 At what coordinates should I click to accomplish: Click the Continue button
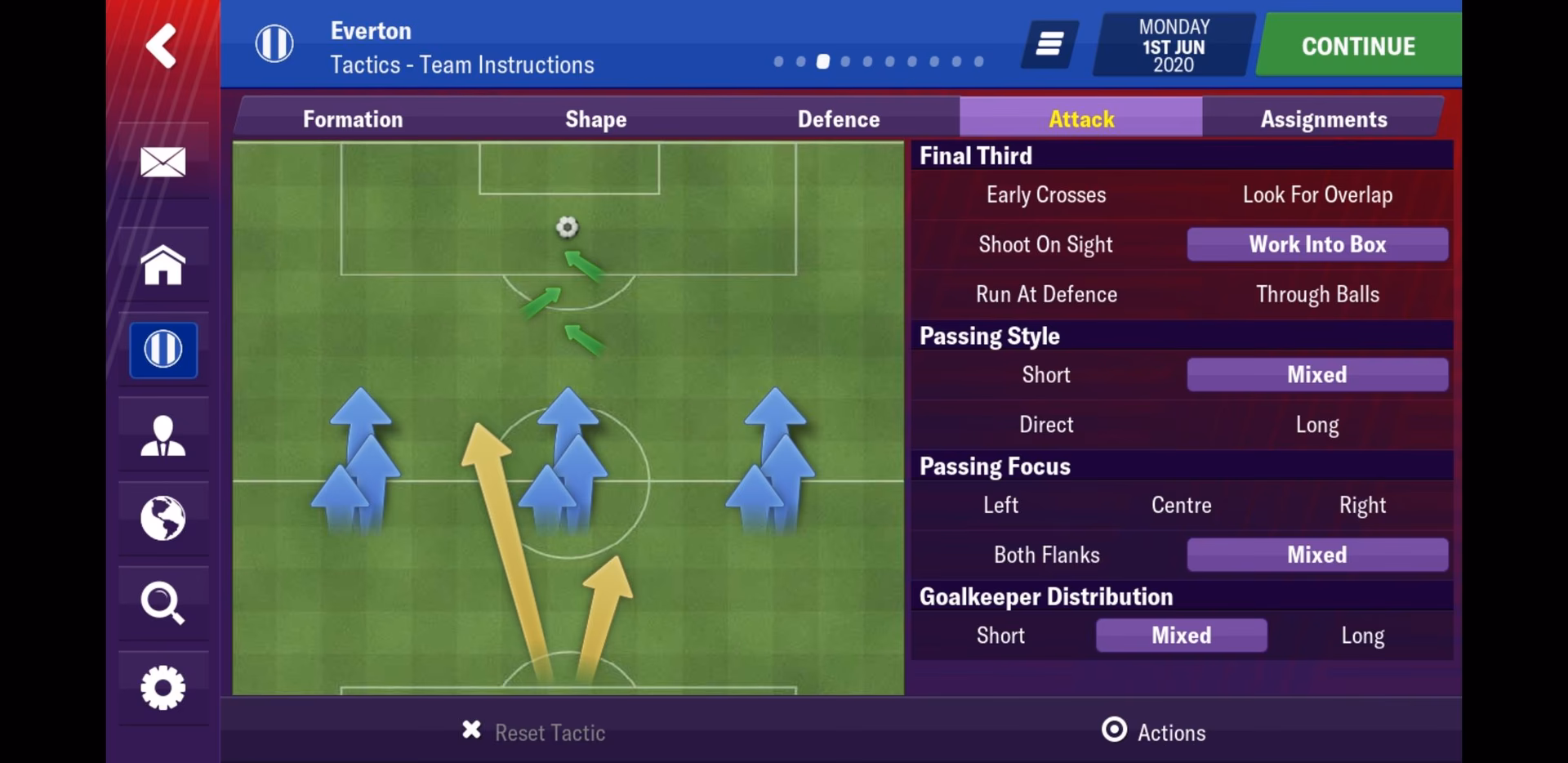[x=1356, y=46]
